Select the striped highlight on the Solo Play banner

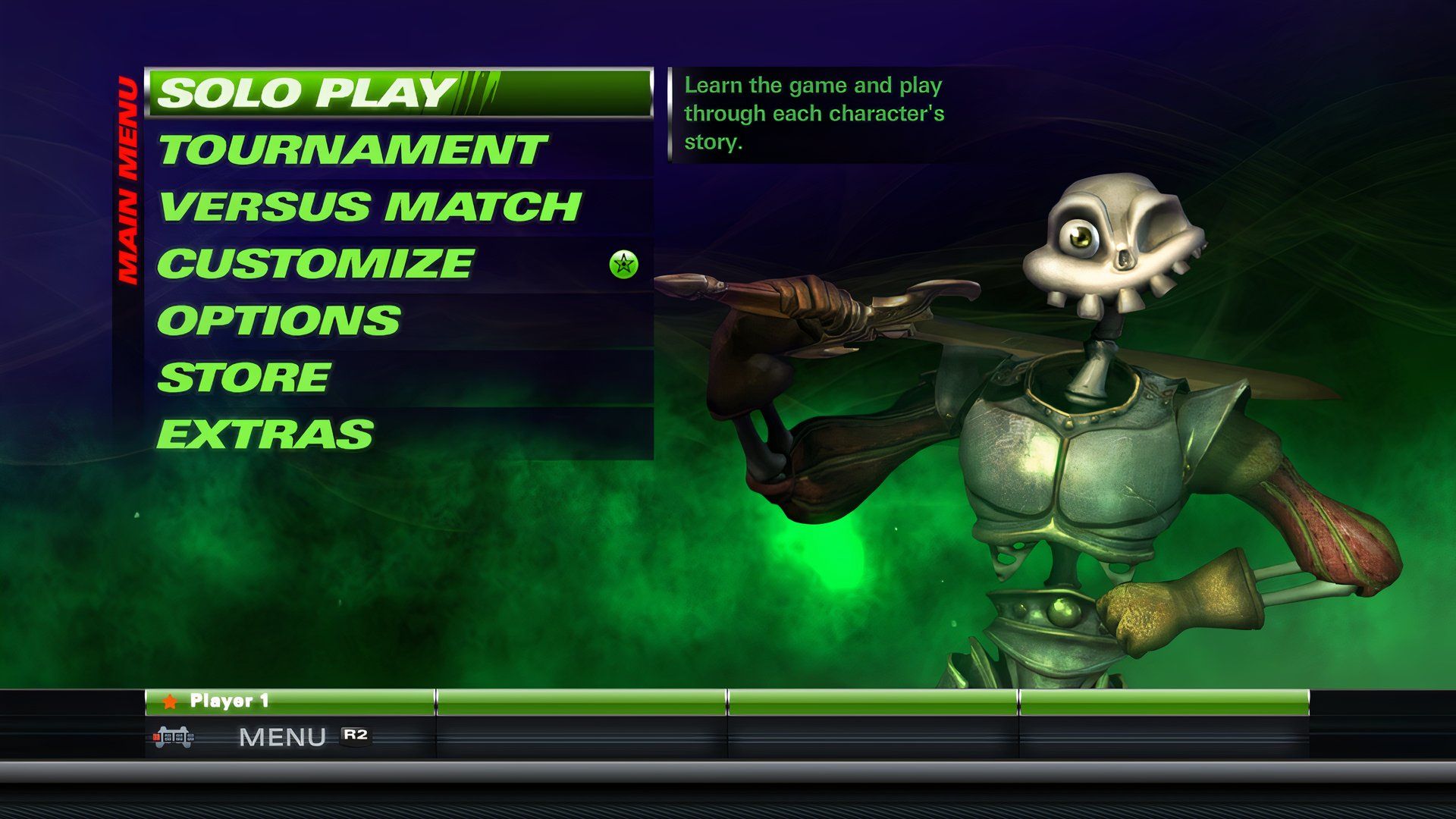[x=478, y=91]
